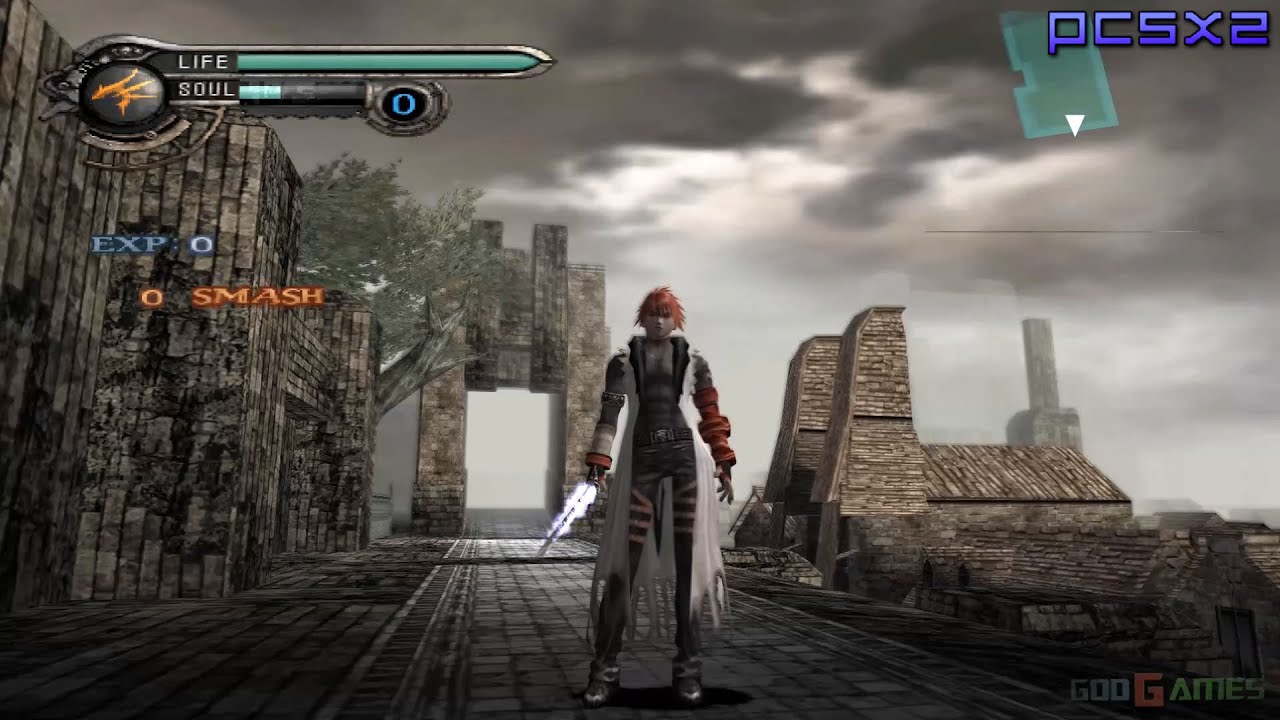Click the SOUL label on the soul gauge
1280x720 pixels.
coord(205,88)
